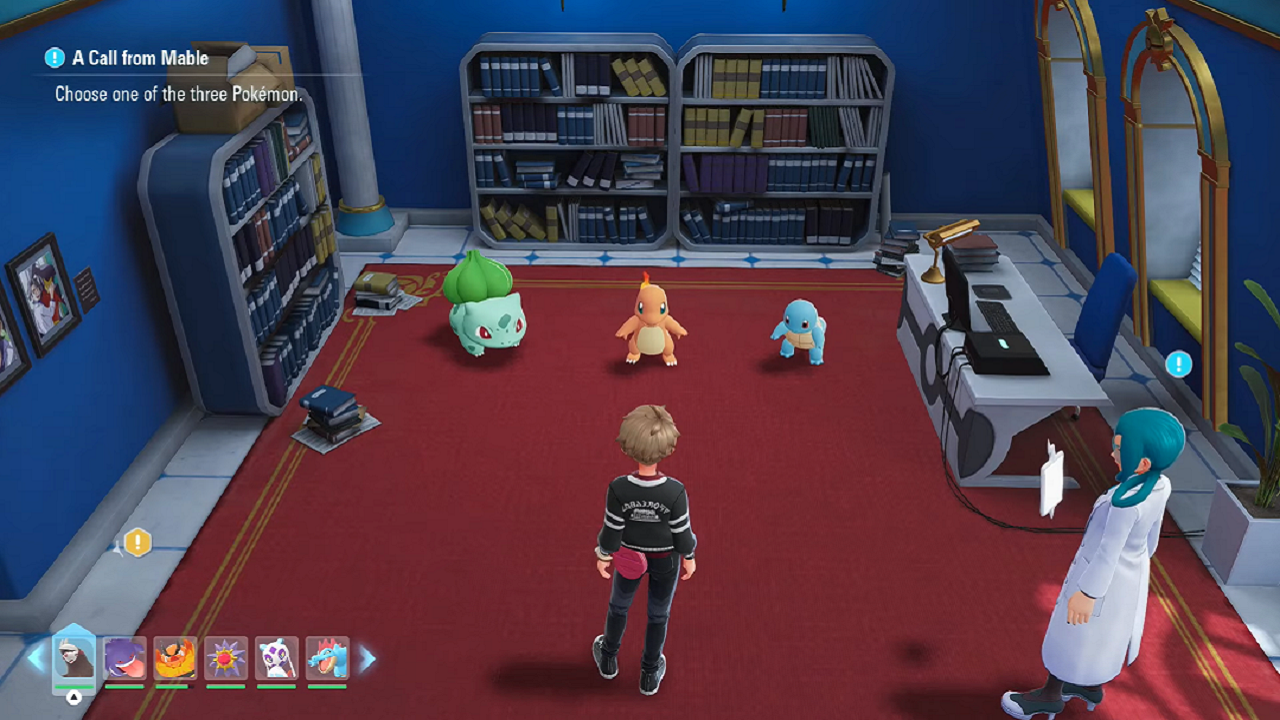The height and width of the screenshot is (720, 1280).
Task: Select the Houndoom party slot
Action: [x=74, y=658]
